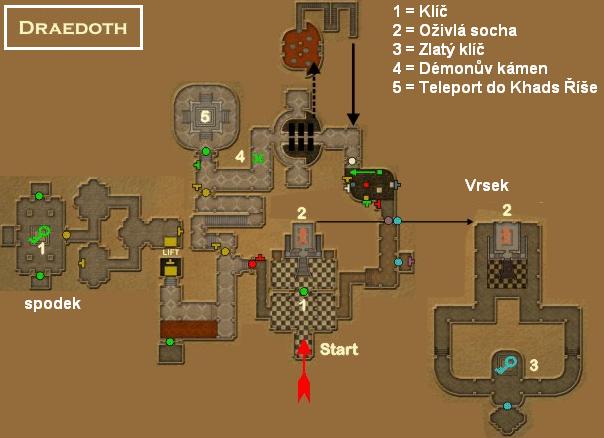This screenshot has height=438, width=604.
Task: Click the LIFT marker on the map
Action: (169, 253)
